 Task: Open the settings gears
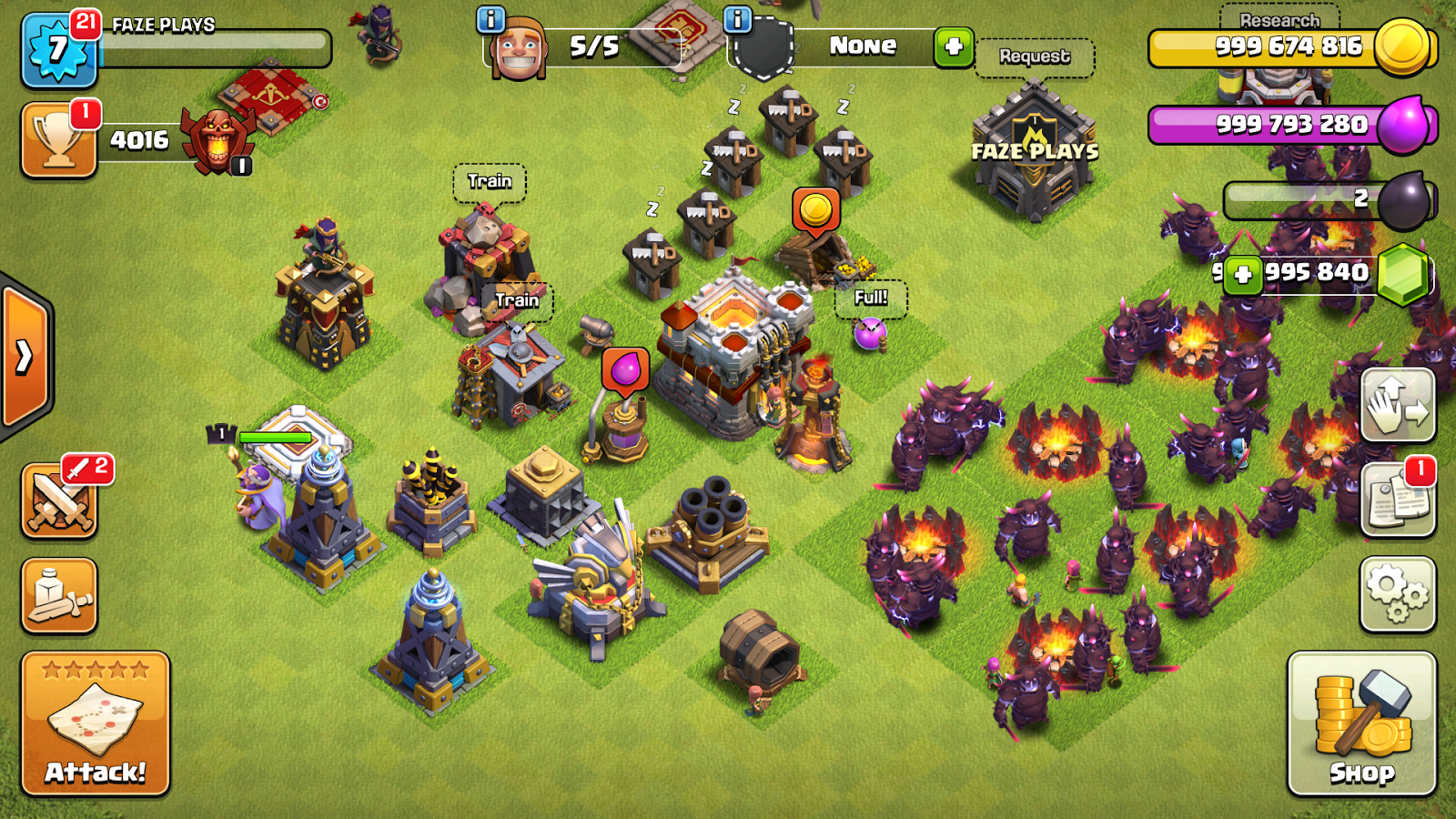pyautogui.click(x=1398, y=594)
